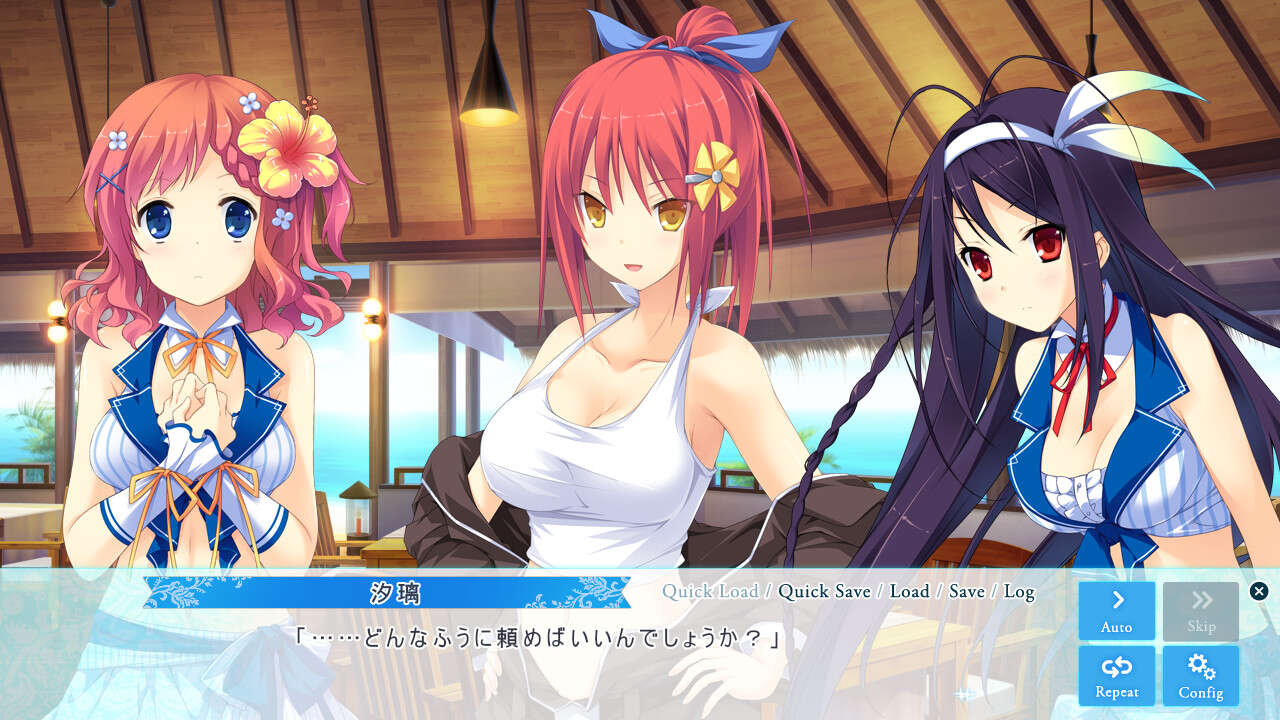1280x720 pixels.
Task: Select the grayed-out double arrow Skip icon
Action: [x=1201, y=600]
